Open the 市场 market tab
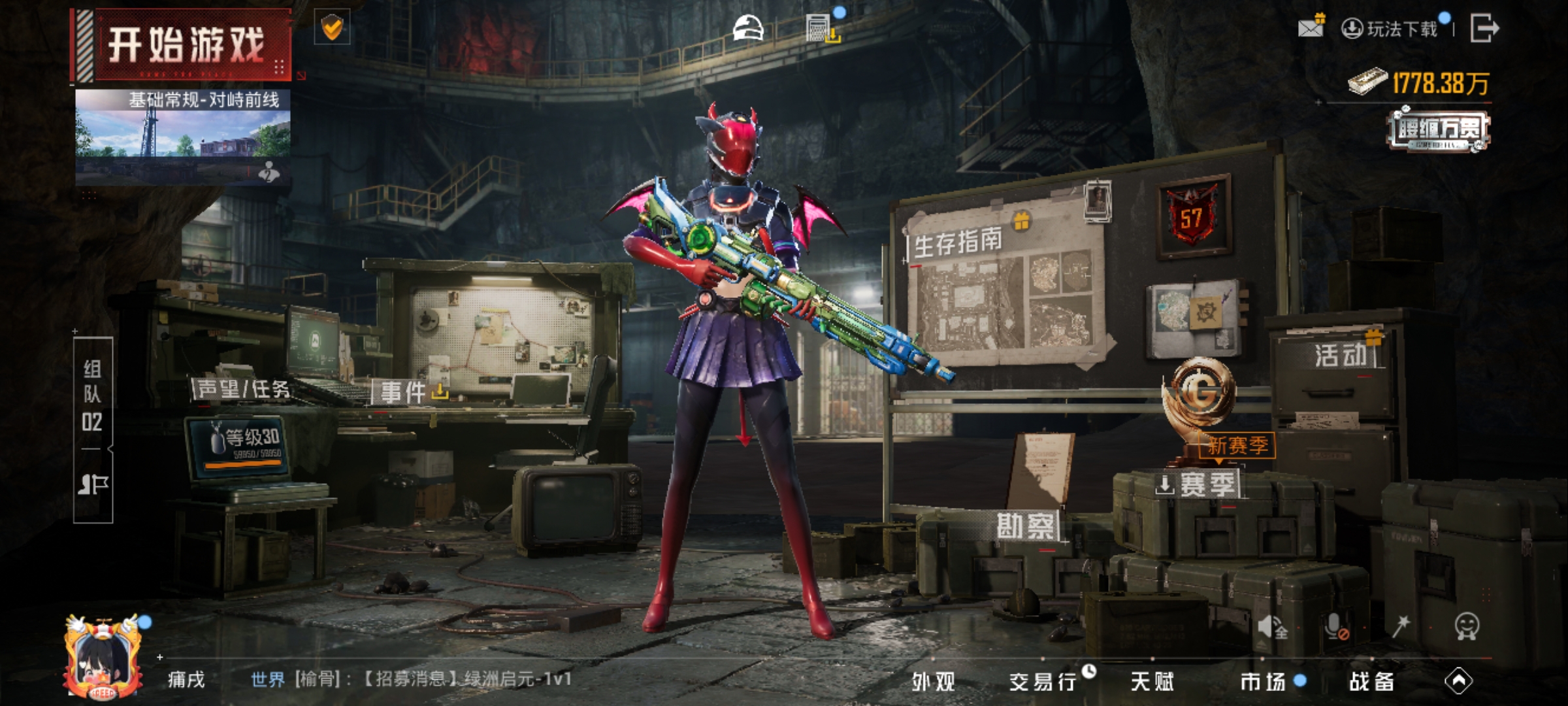The width and height of the screenshot is (1568, 706). point(1263,682)
